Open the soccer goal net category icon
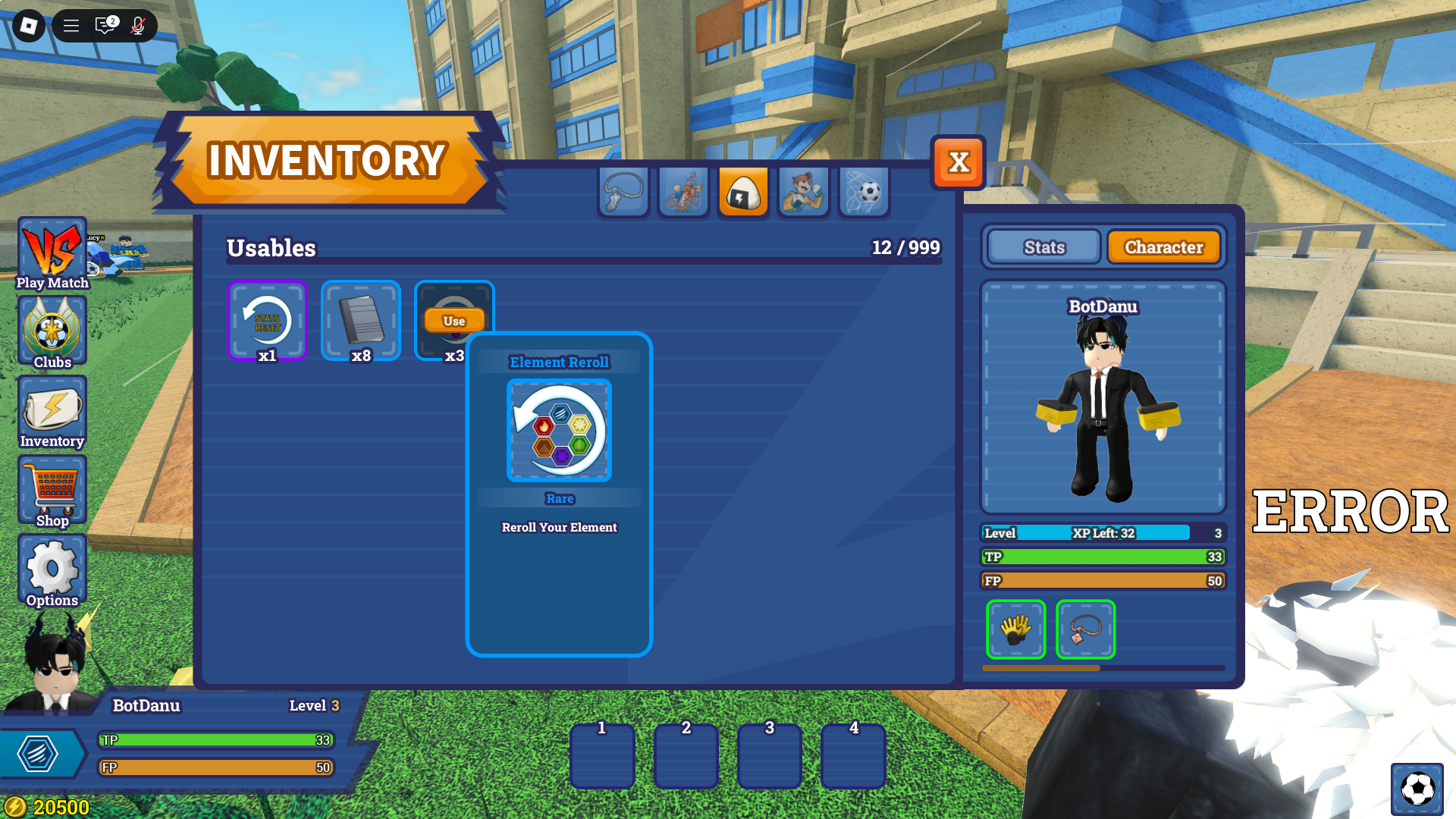Viewport: 1456px width, 819px height. (x=863, y=192)
